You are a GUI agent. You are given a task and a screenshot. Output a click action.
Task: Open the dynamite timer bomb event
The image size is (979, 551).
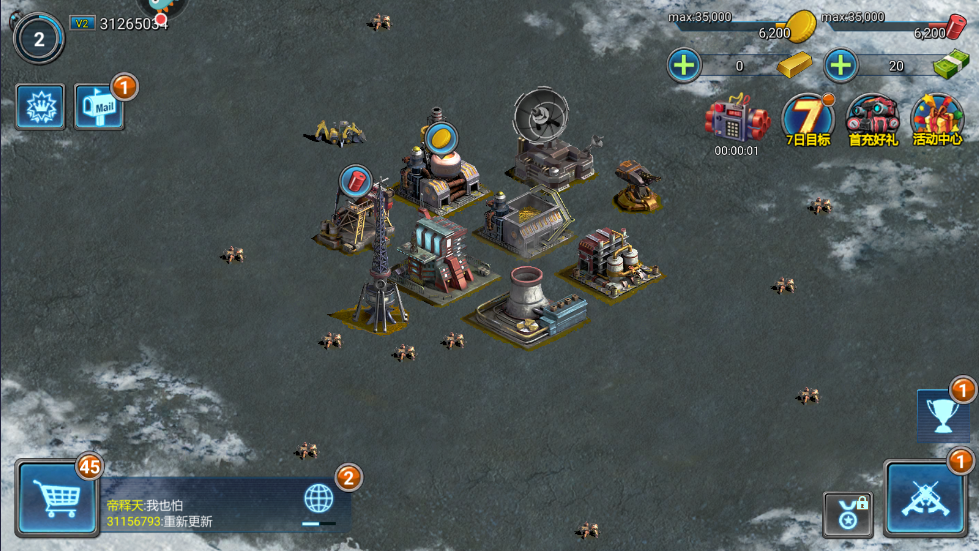click(736, 122)
